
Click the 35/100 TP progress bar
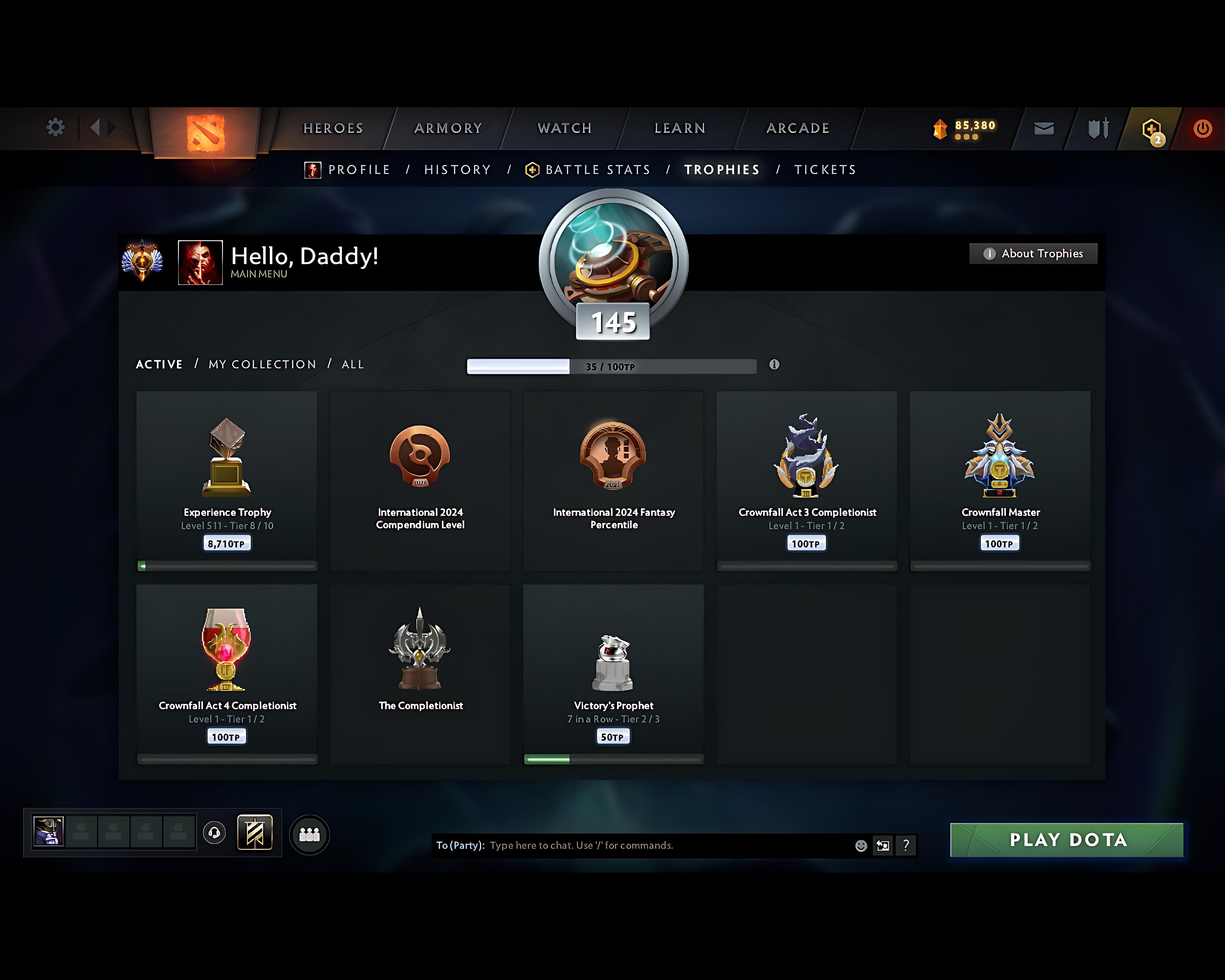coord(611,367)
